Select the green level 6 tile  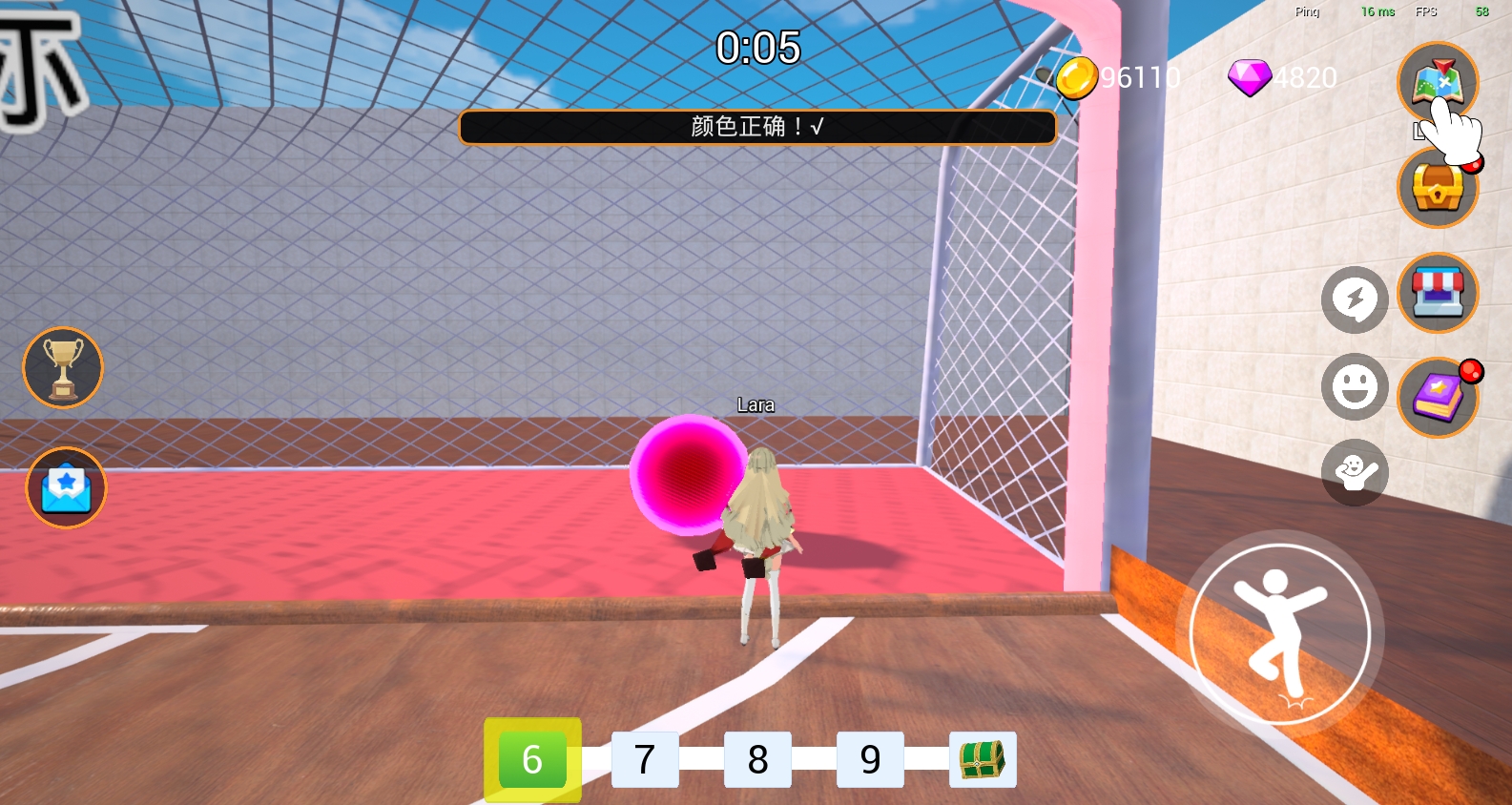[x=532, y=759]
